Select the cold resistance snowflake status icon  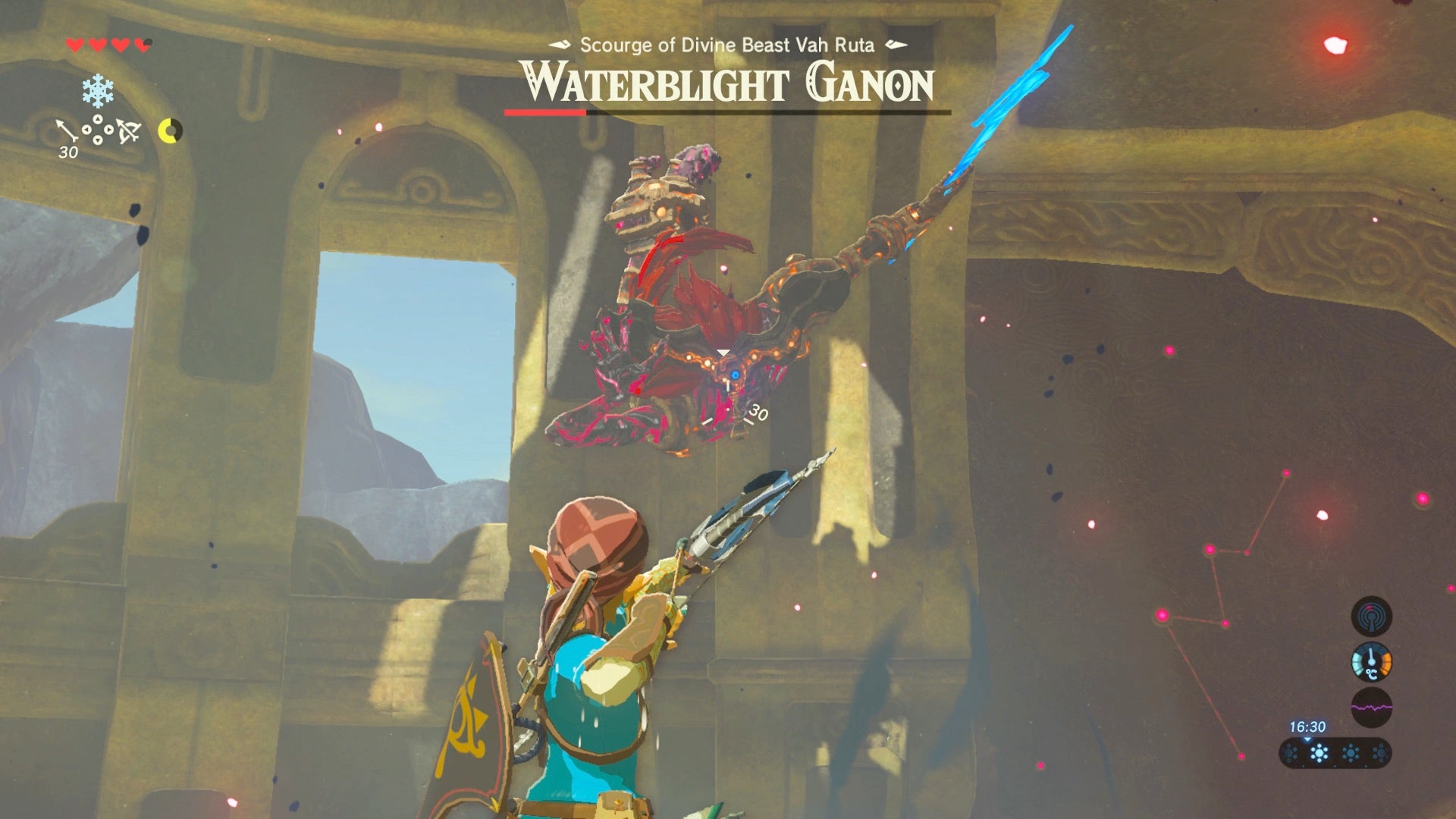coord(97,90)
